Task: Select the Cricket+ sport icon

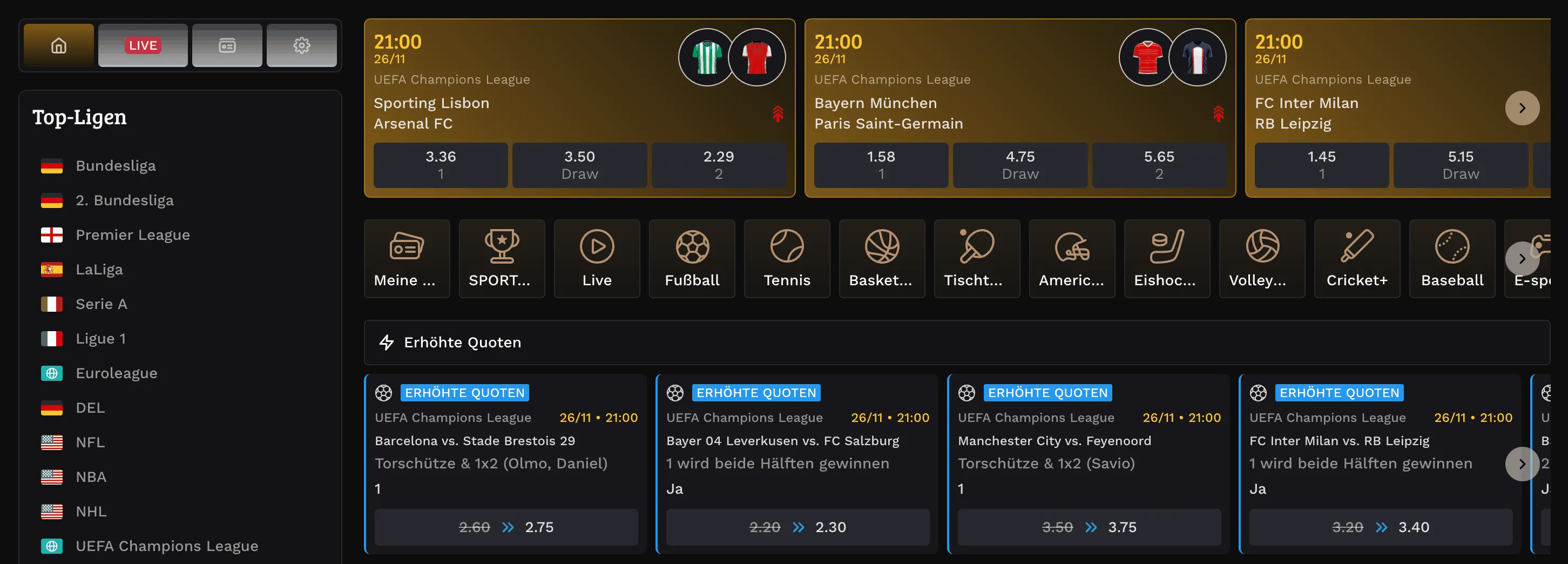Action: [1357, 258]
